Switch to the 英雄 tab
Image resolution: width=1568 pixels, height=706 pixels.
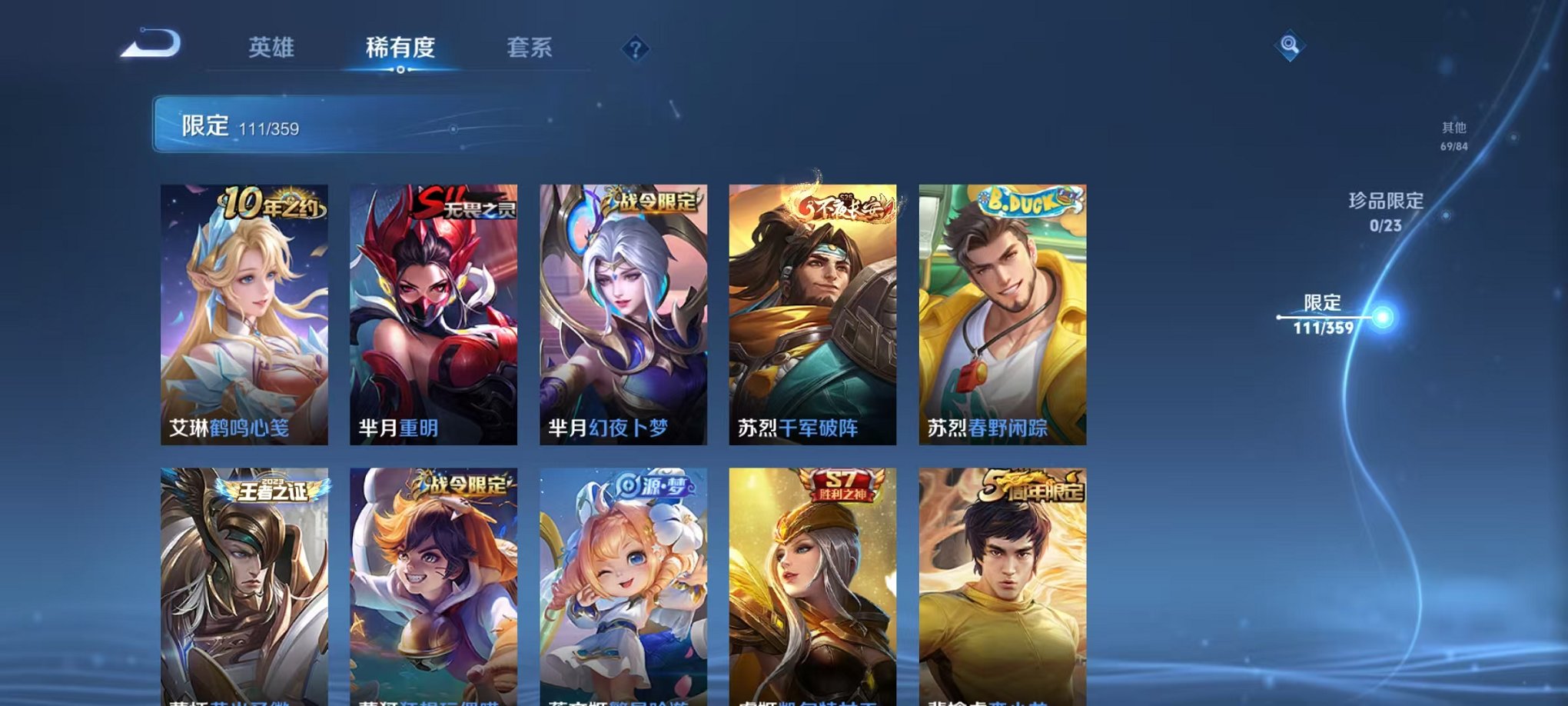pyautogui.click(x=273, y=48)
